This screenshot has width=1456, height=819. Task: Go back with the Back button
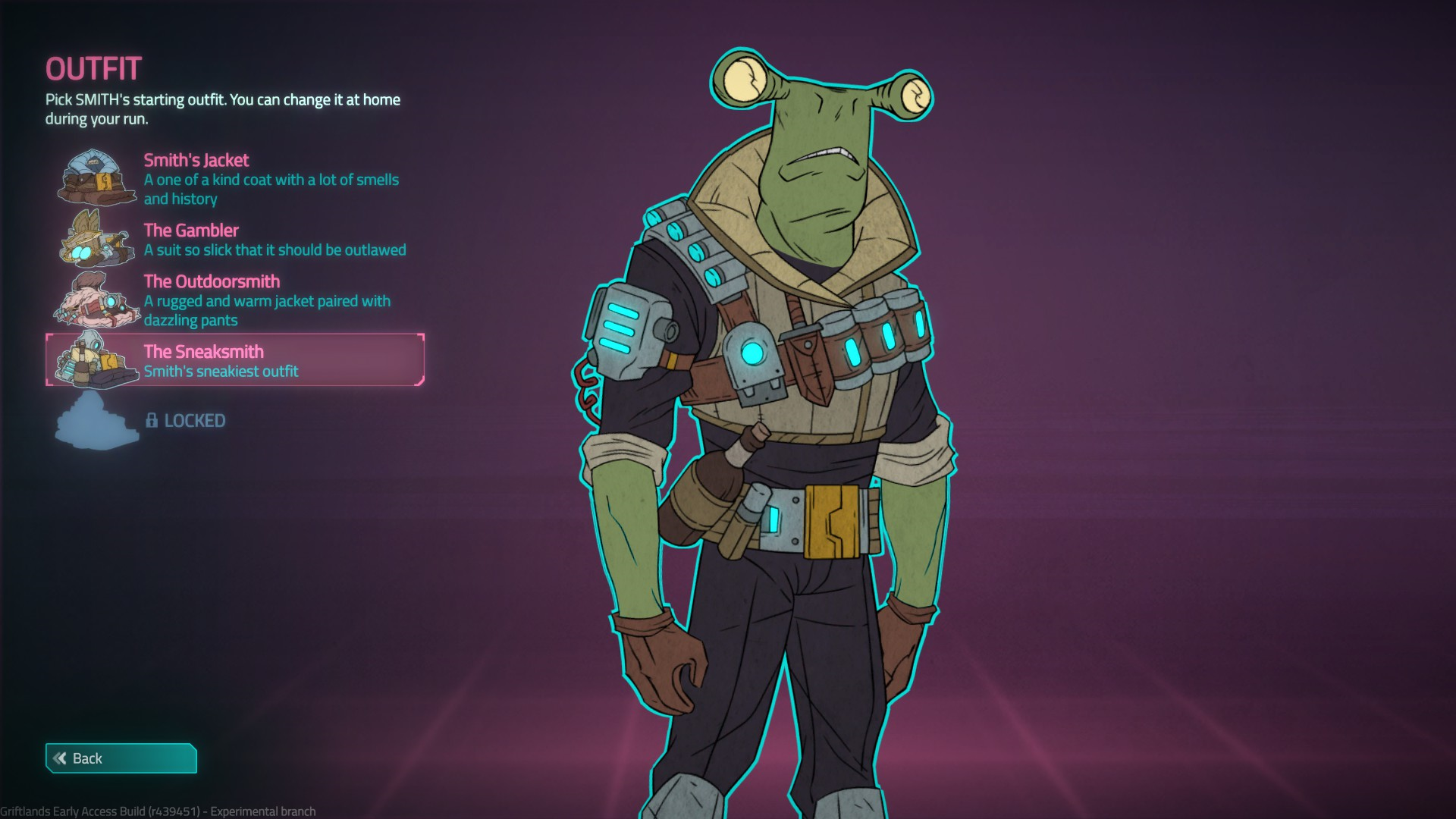click(x=121, y=758)
